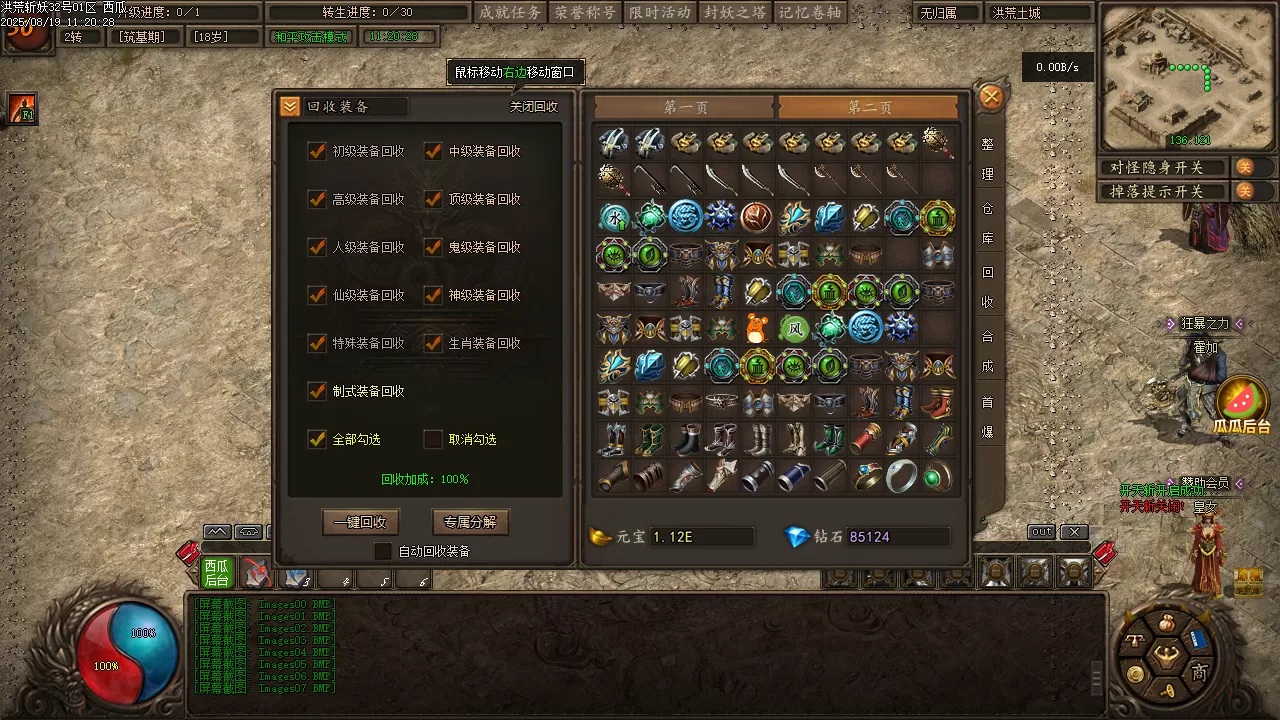Image resolution: width=1280 pixels, height=720 pixels.
Task: Open 封妖之塔 menu
Action: pos(734,12)
